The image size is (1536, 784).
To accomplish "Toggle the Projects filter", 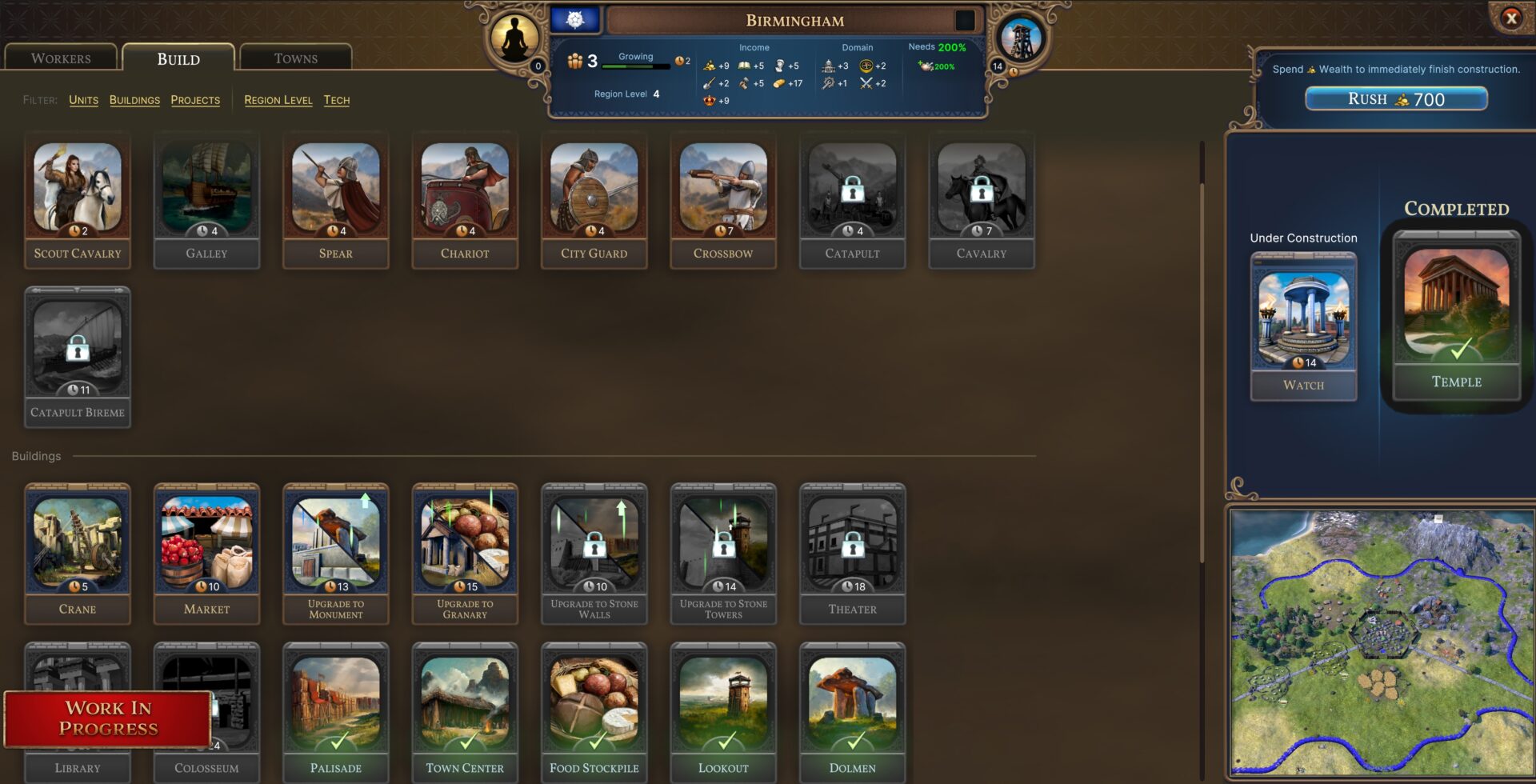I will pos(195,100).
